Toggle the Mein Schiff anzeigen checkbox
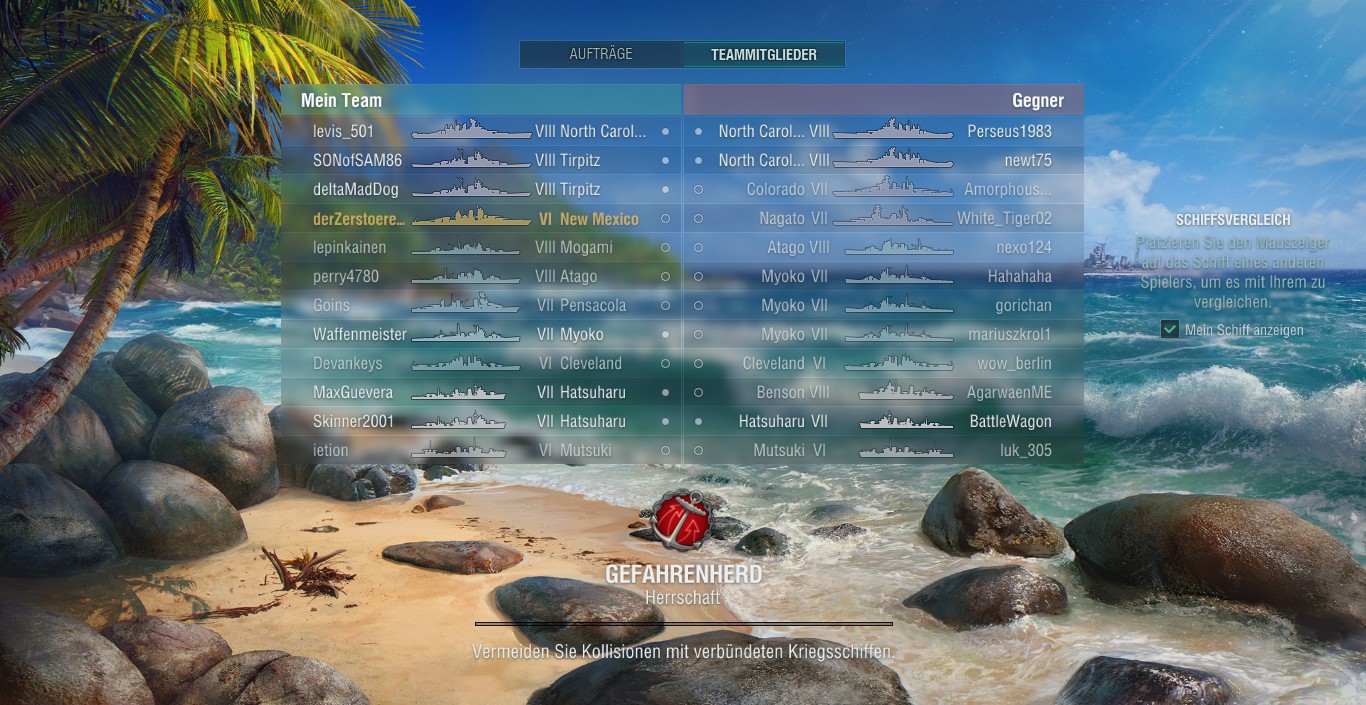Image resolution: width=1366 pixels, height=705 pixels. 1170,330
